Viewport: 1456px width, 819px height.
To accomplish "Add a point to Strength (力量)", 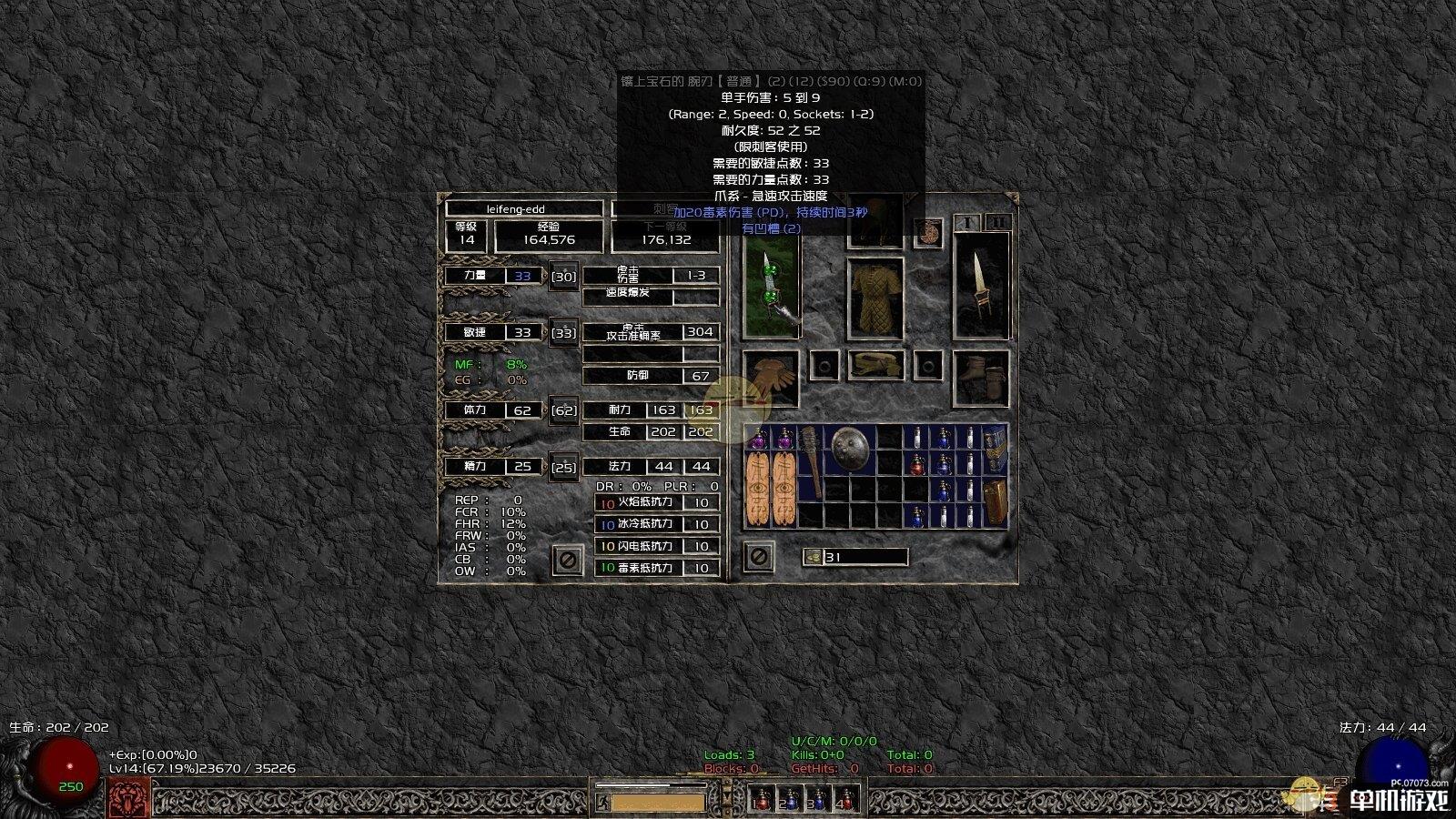I will pos(564,277).
